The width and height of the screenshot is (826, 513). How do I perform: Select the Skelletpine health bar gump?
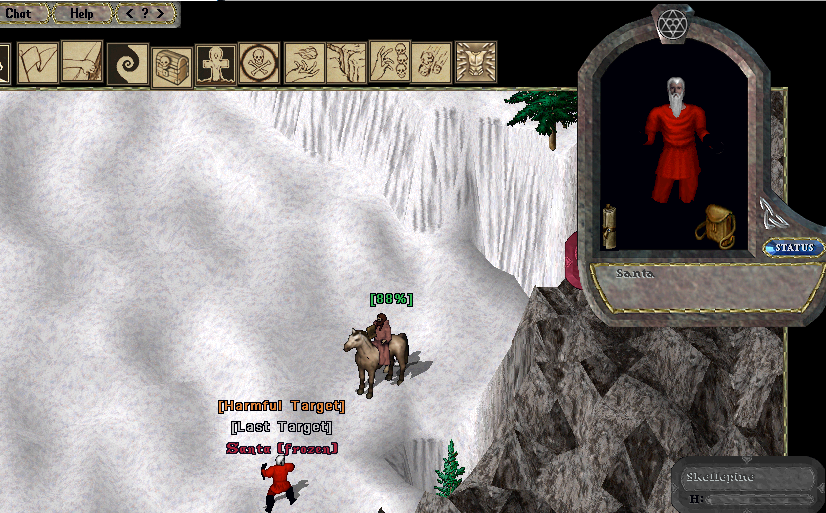pos(748,486)
